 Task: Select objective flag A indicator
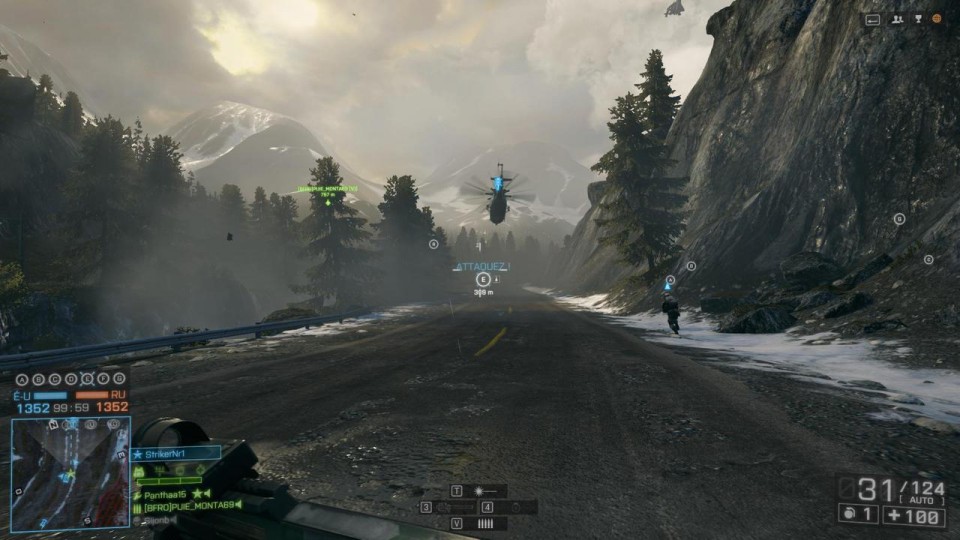[x=22, y=379]
